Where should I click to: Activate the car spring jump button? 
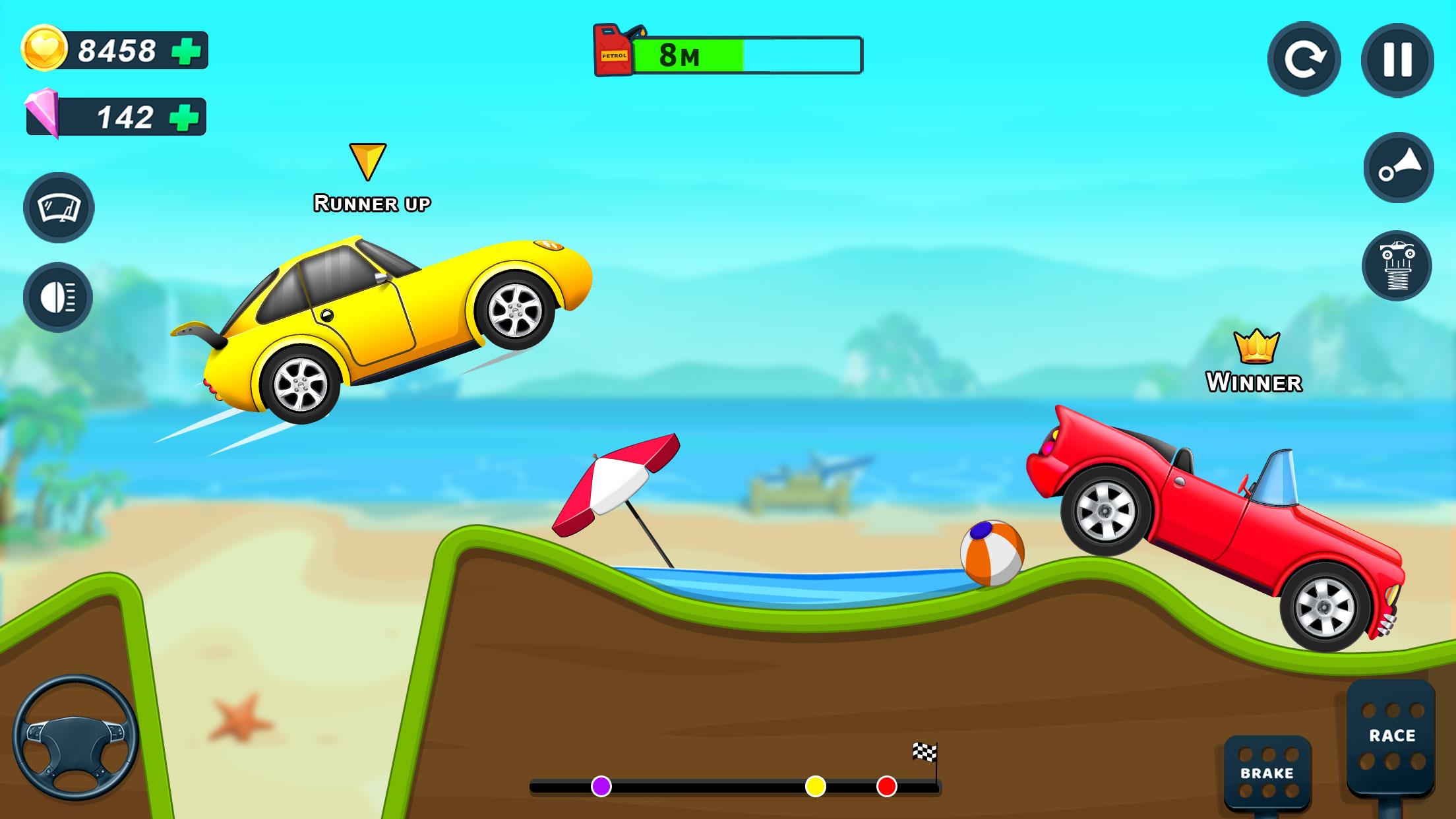[x=1397, y=266]
